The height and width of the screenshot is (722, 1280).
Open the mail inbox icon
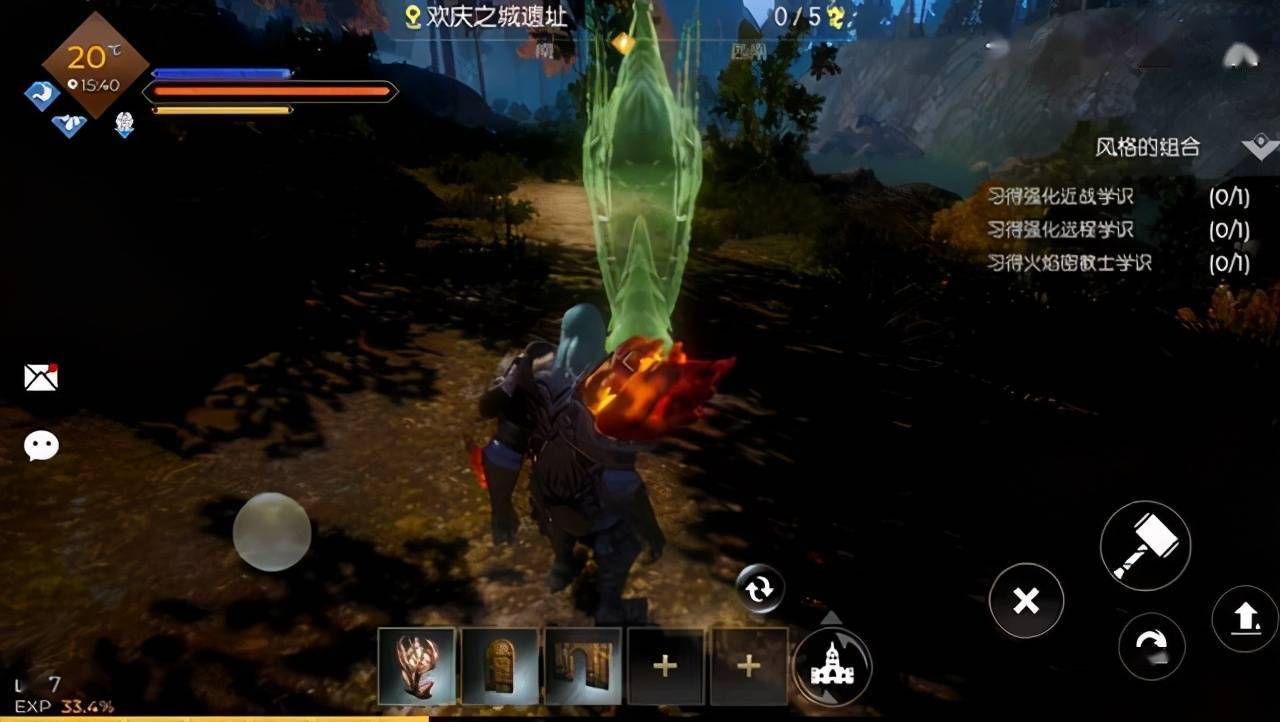pos(40,377)
